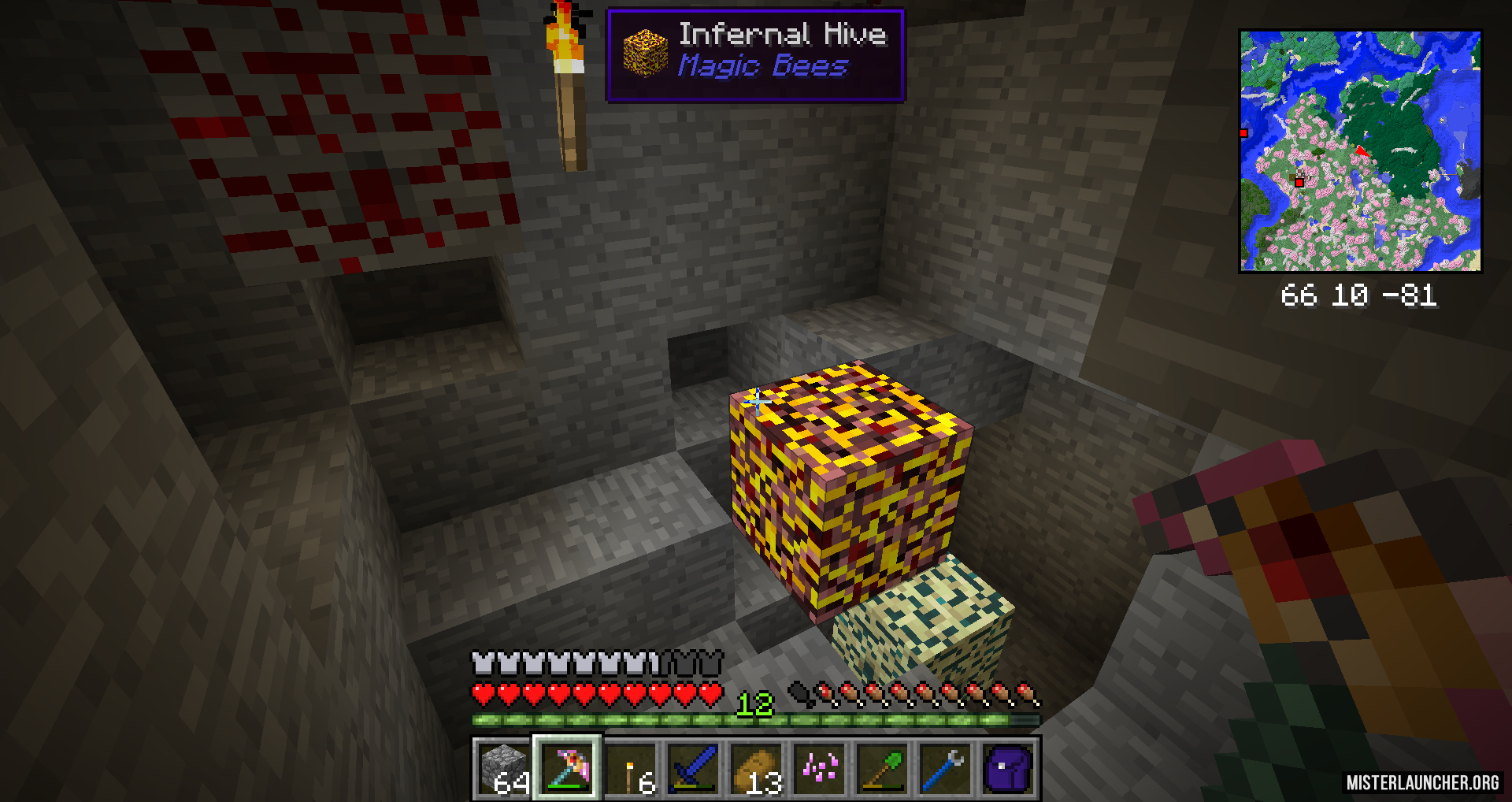Click the MISTERLAUNCHER.ORG watermark
The image size is (1512, 802).
[x=1422, y=782]
